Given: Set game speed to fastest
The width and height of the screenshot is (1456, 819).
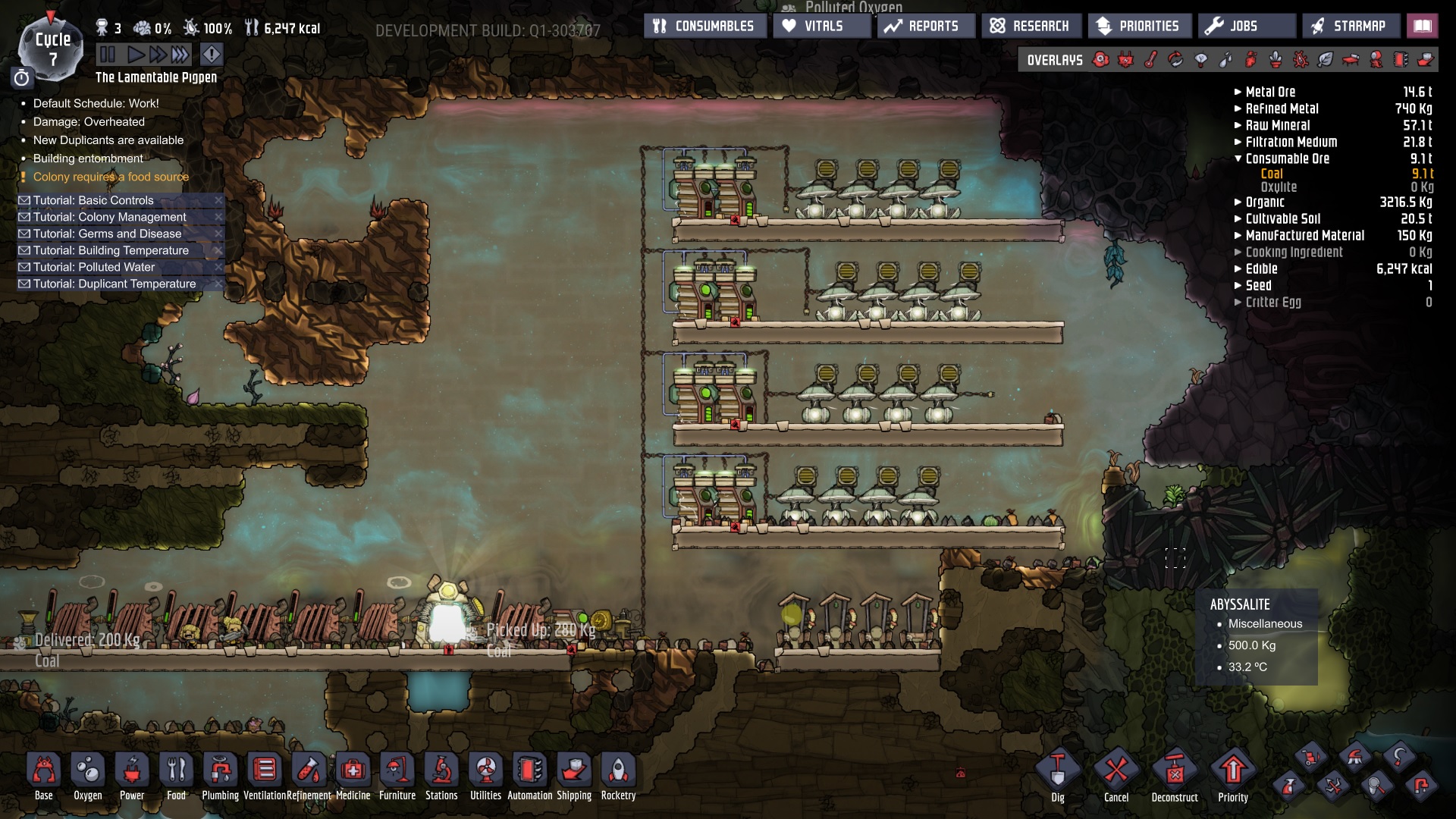Looking at the screenshot, I should [x=180, y=55].
